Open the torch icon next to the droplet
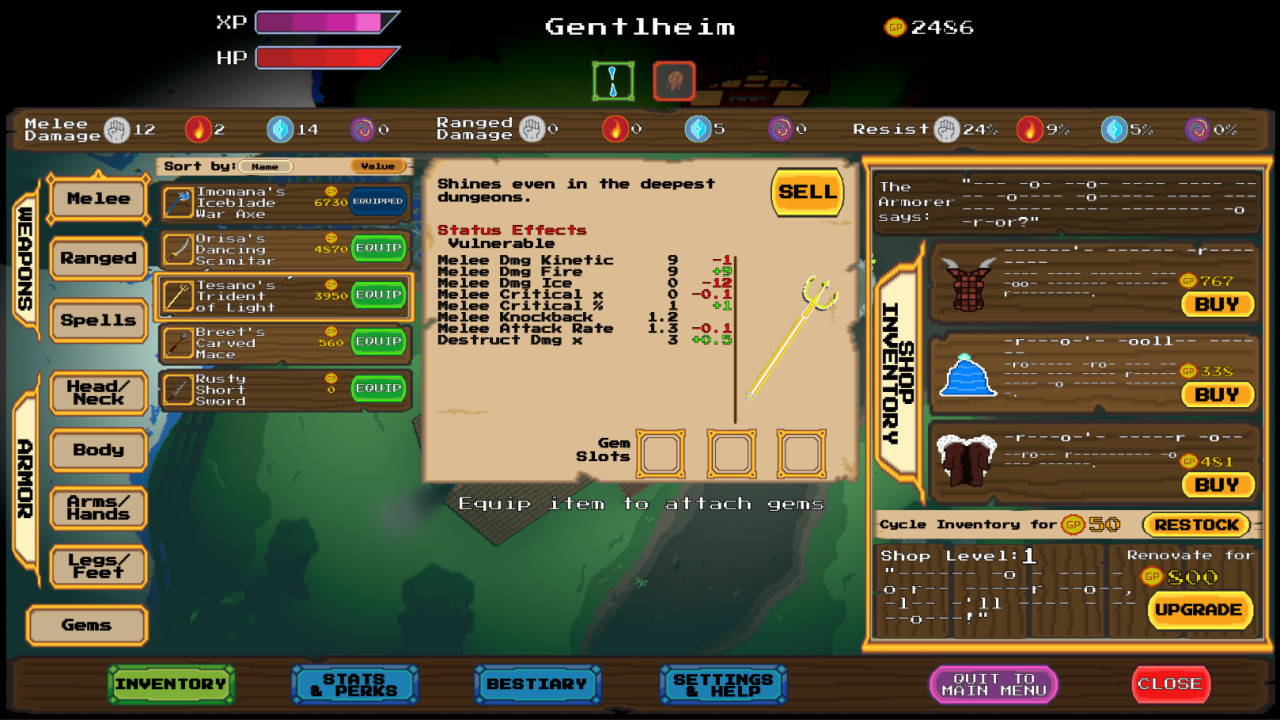The width and height of the screenshot is (1280, 720). pos(673,81)
